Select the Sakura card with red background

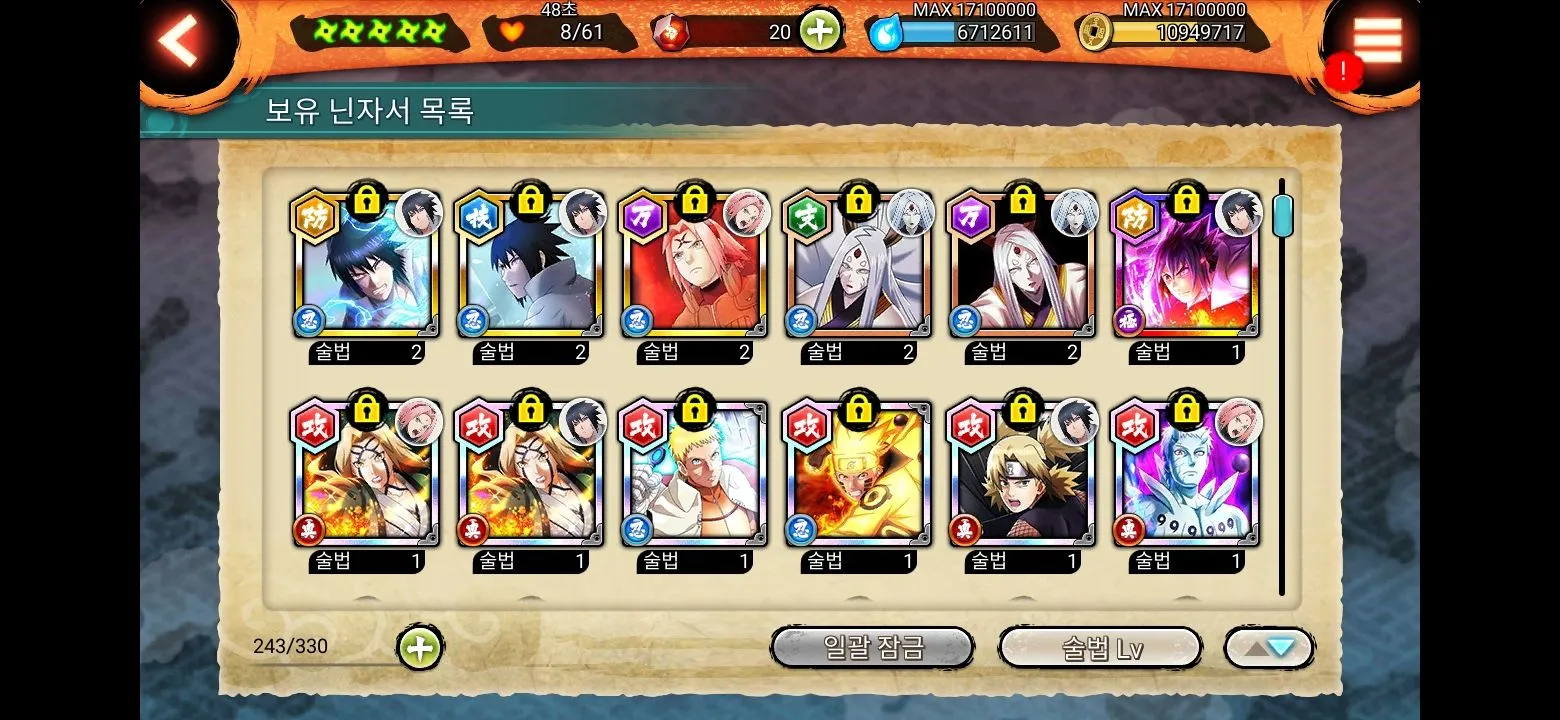point(694,266)
